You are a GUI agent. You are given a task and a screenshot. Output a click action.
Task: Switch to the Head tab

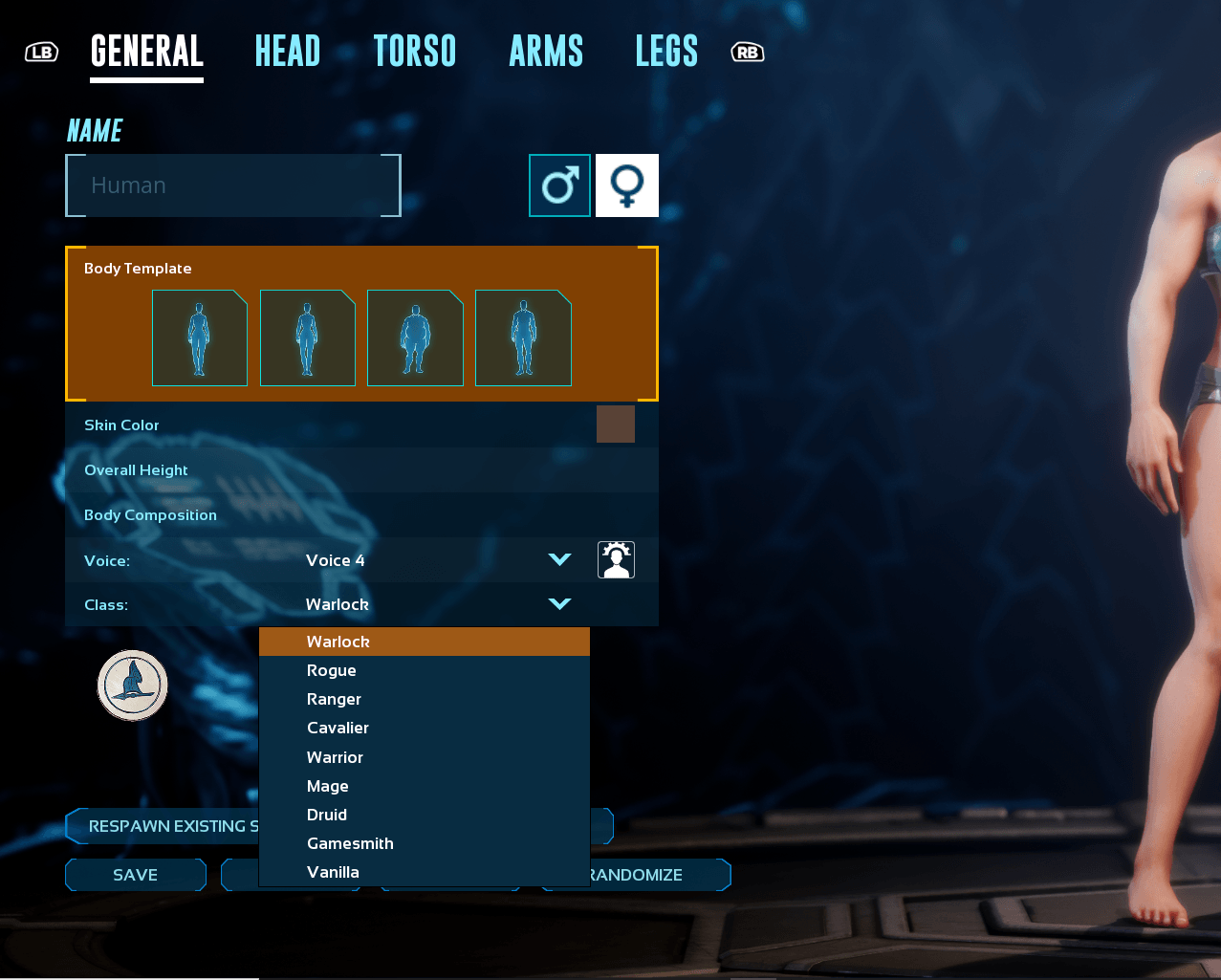[x=287, y=52]
